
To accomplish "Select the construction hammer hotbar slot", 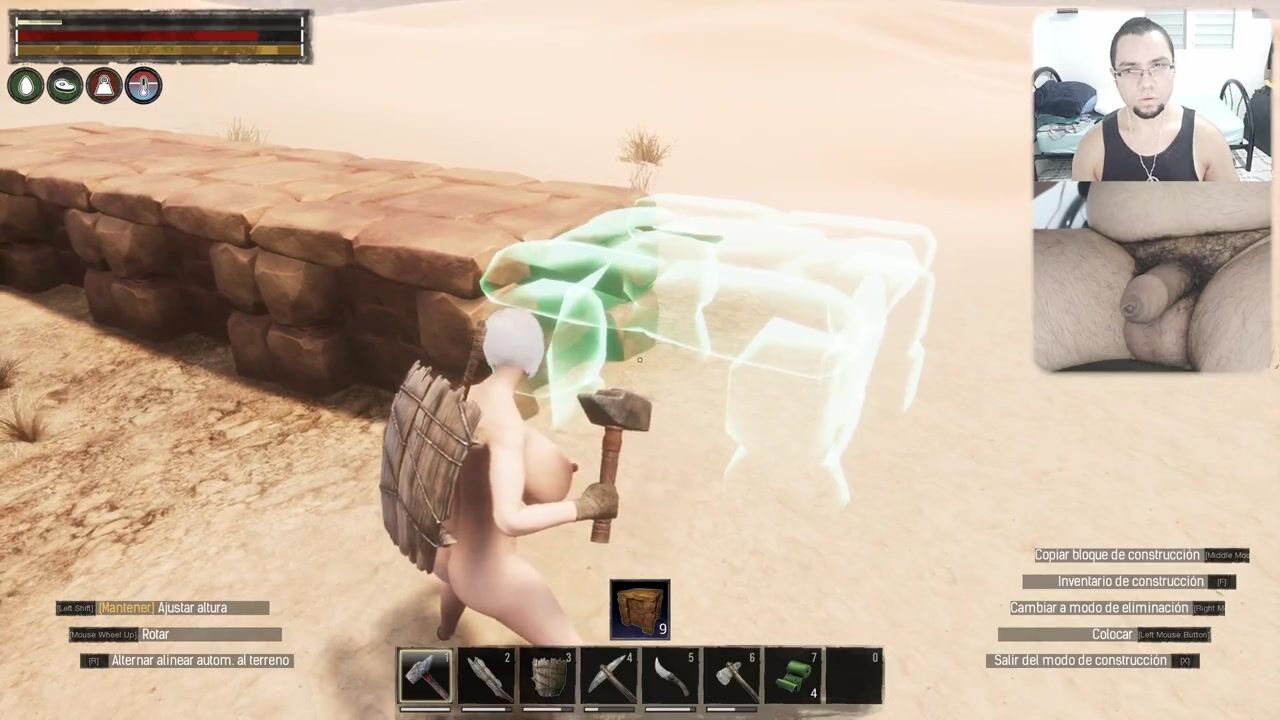I will (x=425, y=677).
